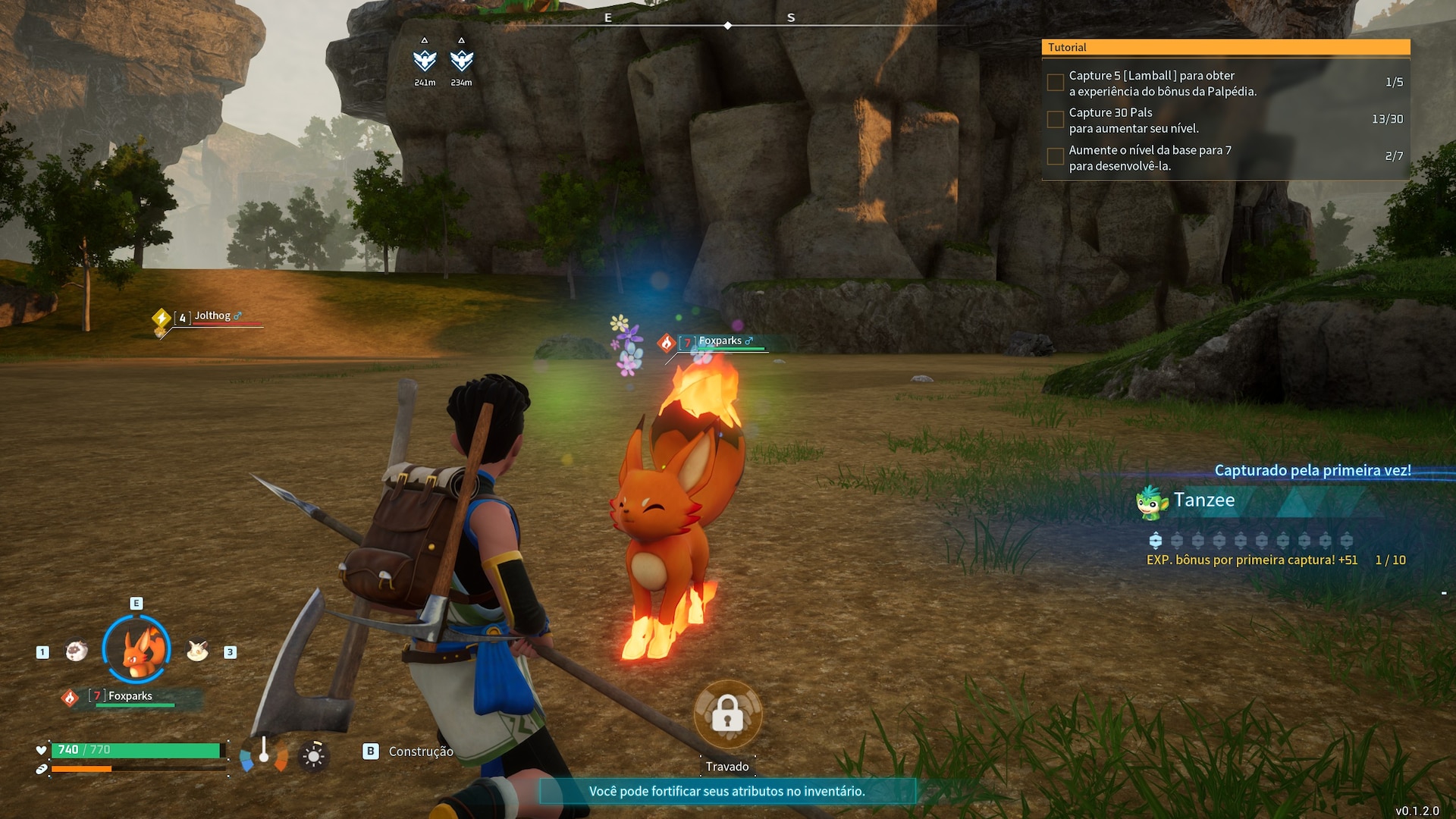Dismiss the inventory attributes hint banner
The height and width of the screenshot is (819, 1456).
coord(726,791)
